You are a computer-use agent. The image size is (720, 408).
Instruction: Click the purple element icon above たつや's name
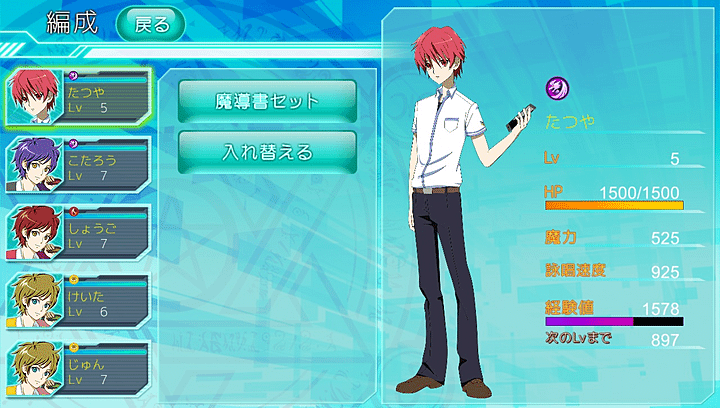[x=557, y=90]
